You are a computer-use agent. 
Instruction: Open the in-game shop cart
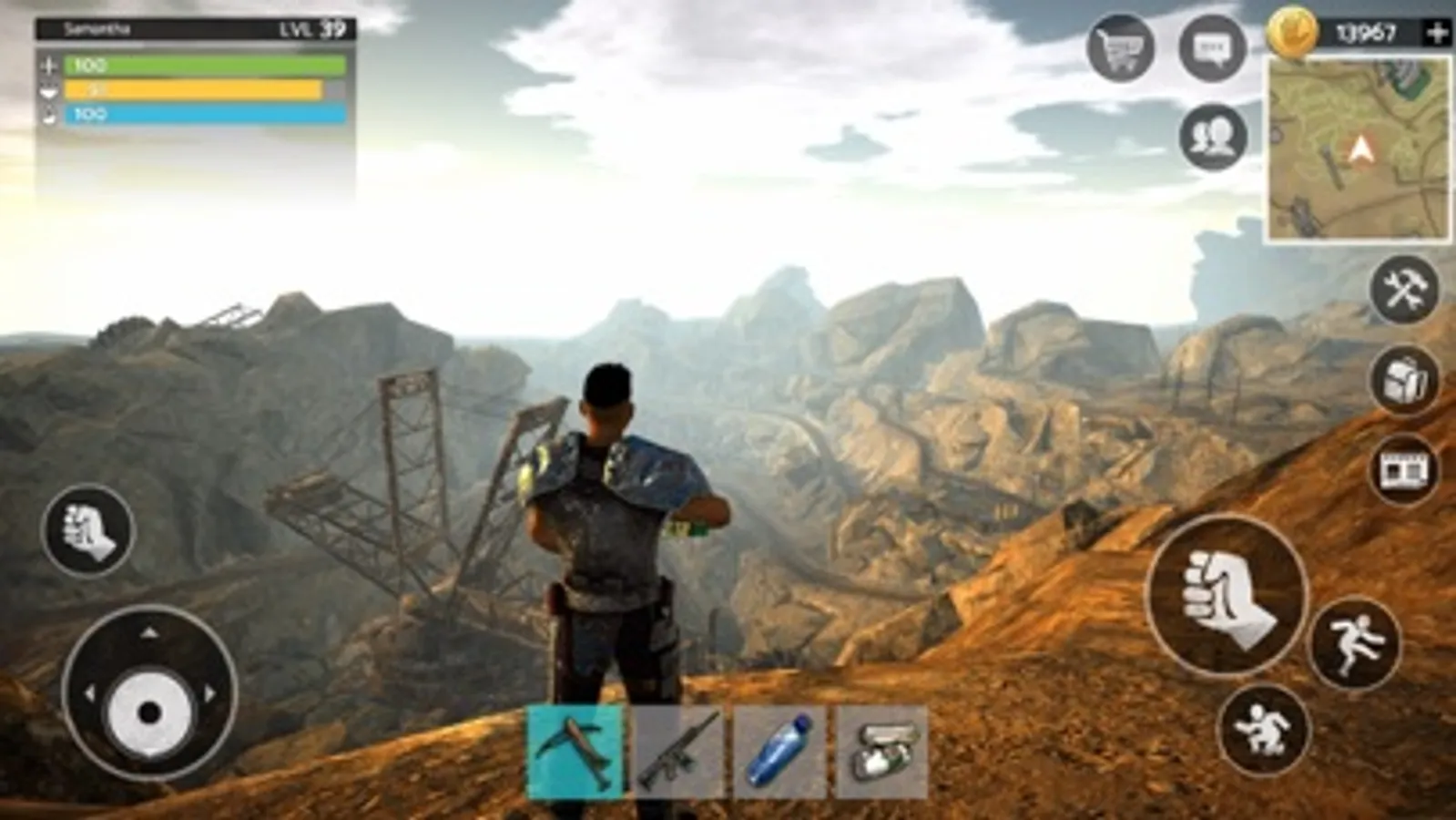click(1125, 44)
